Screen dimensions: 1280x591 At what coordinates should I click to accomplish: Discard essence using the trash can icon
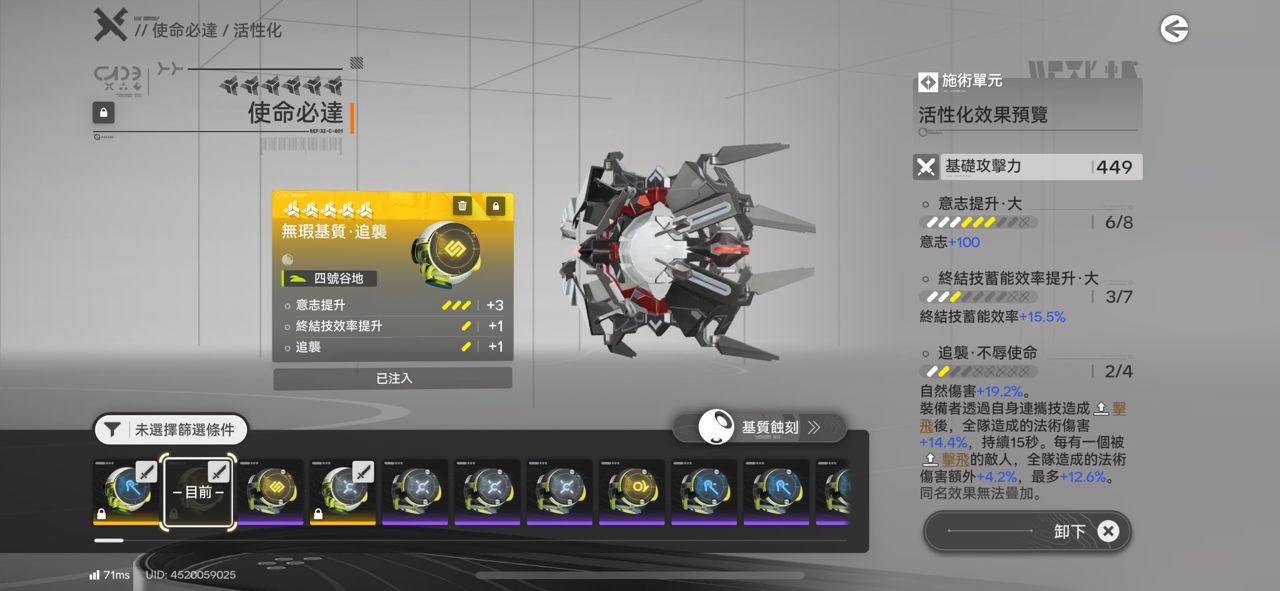462,206
